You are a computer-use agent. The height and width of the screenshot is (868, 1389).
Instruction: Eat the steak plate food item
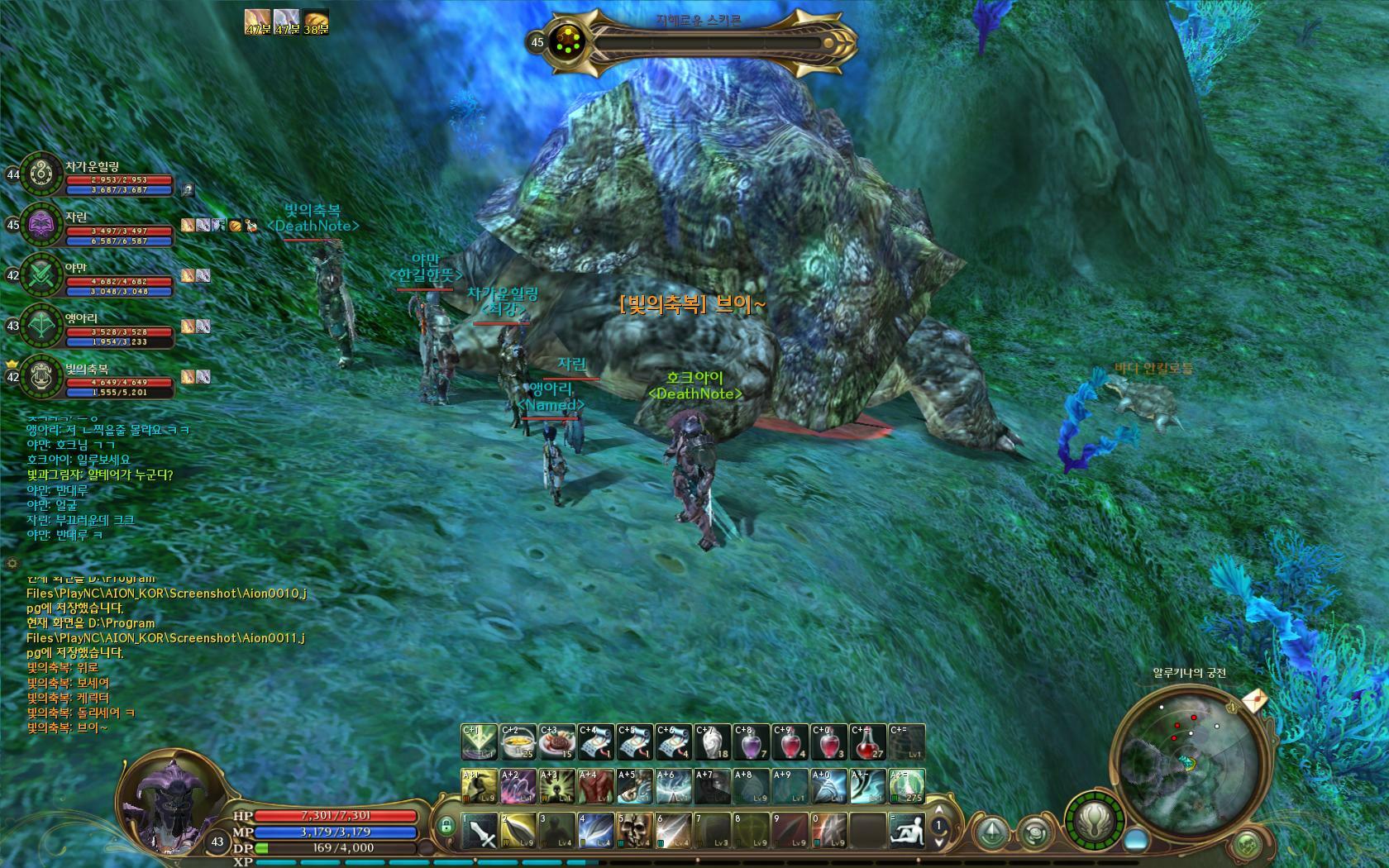pos(557,742)
